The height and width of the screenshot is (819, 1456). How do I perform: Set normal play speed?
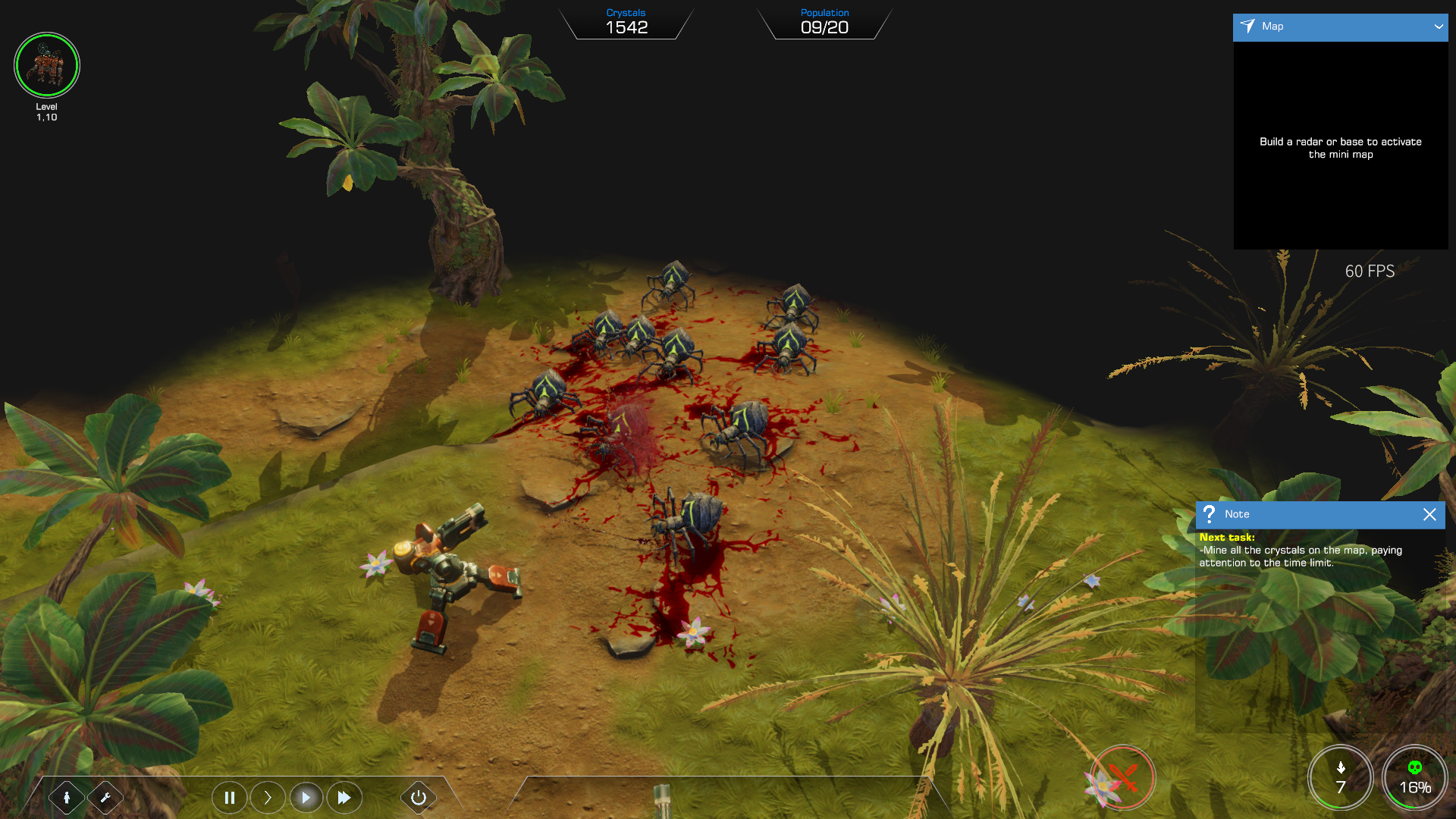click(x=306, y=797)
